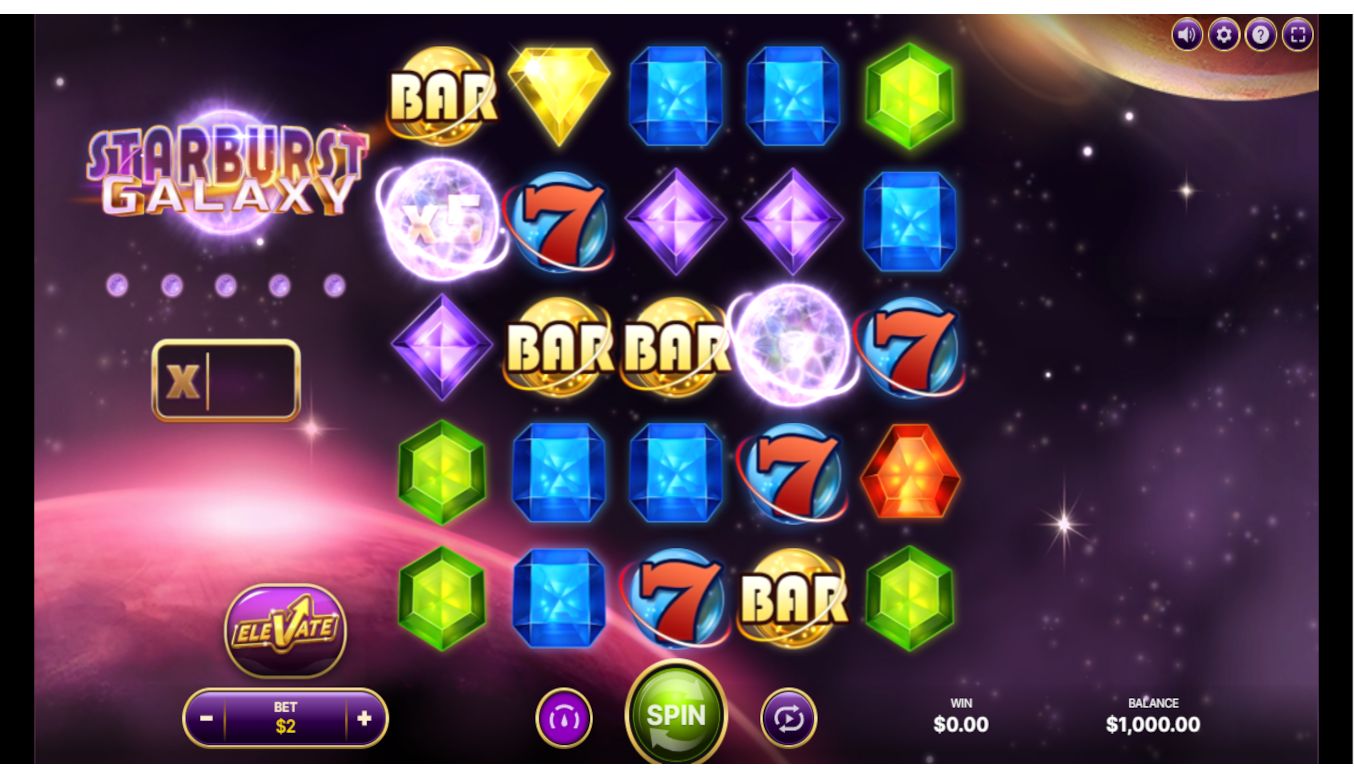This screenshot has height=780, width=1354.
Task: Switch to fullscreen mode
Action: coord(1298,35)
